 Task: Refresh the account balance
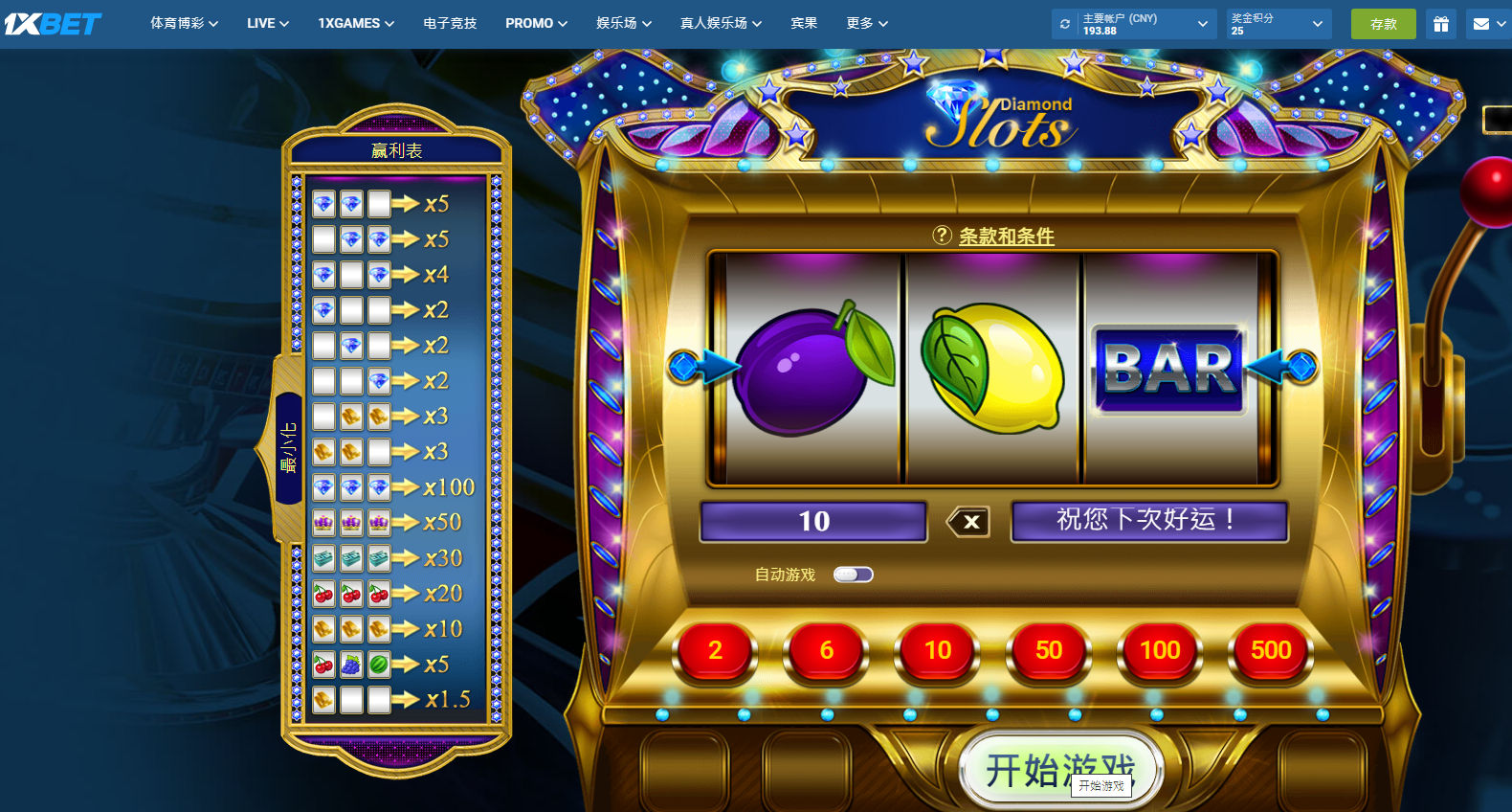coord(1065,24)
